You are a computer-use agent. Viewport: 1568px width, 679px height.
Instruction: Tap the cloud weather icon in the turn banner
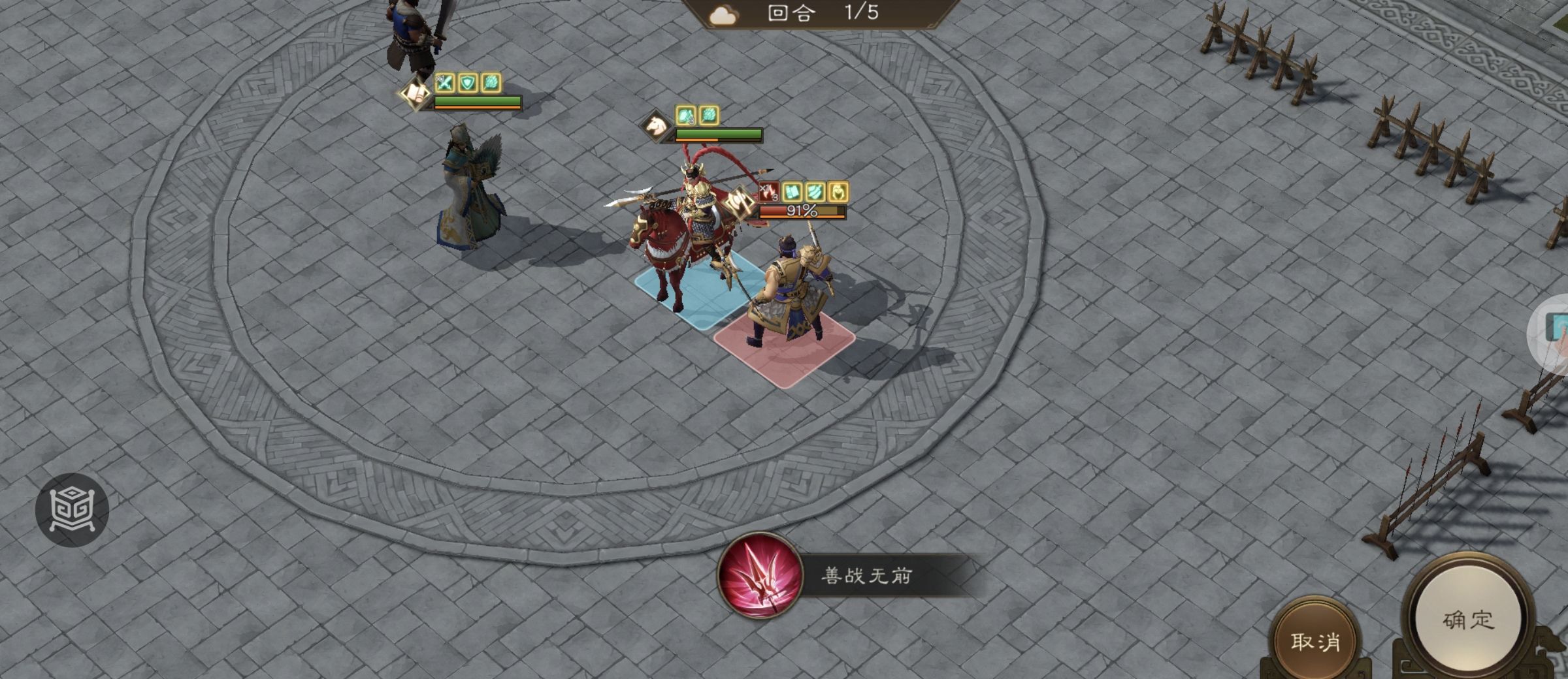(x=723, y=14)
